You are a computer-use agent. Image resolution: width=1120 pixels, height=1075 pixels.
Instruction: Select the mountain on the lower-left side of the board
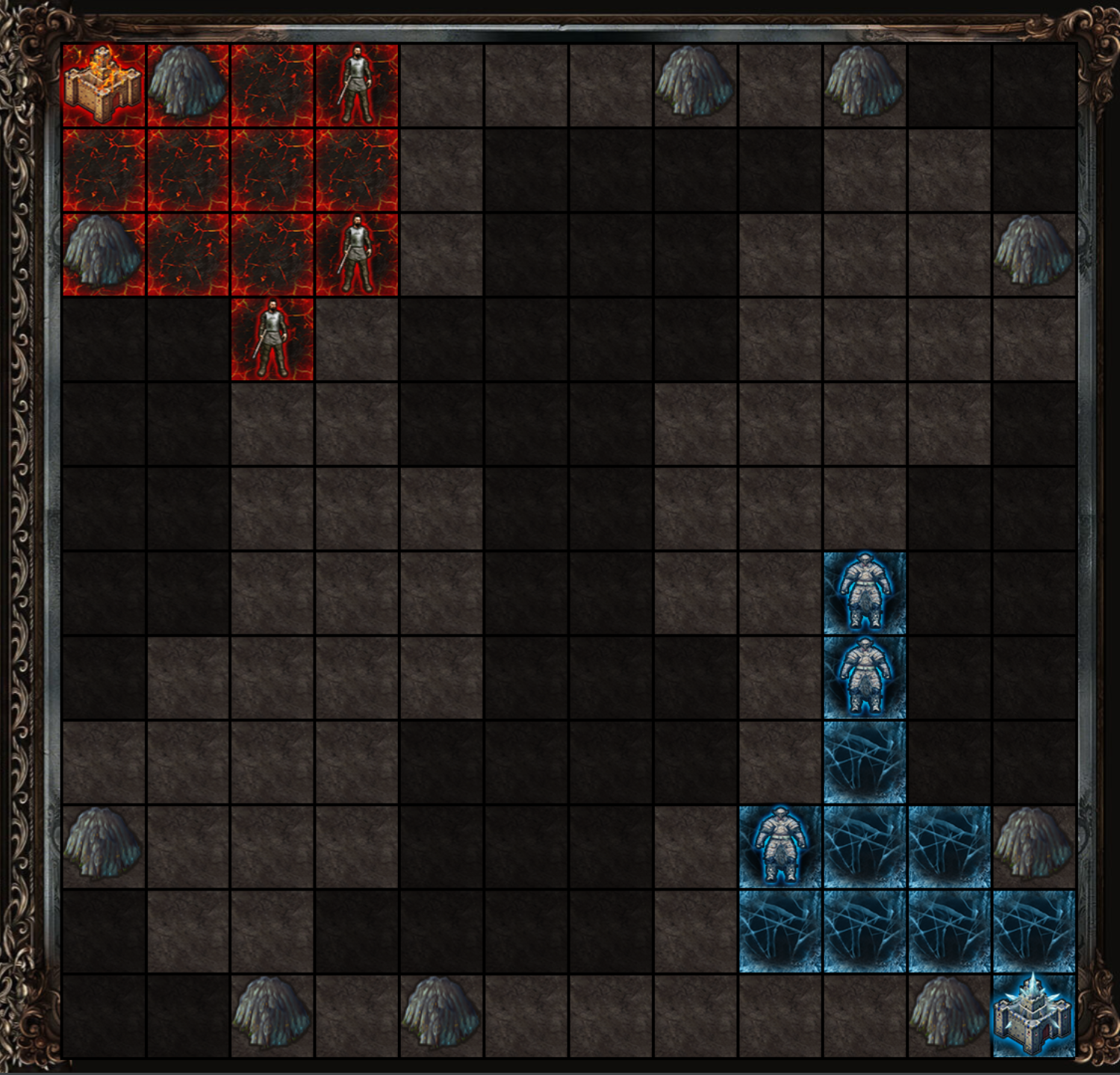105,847
